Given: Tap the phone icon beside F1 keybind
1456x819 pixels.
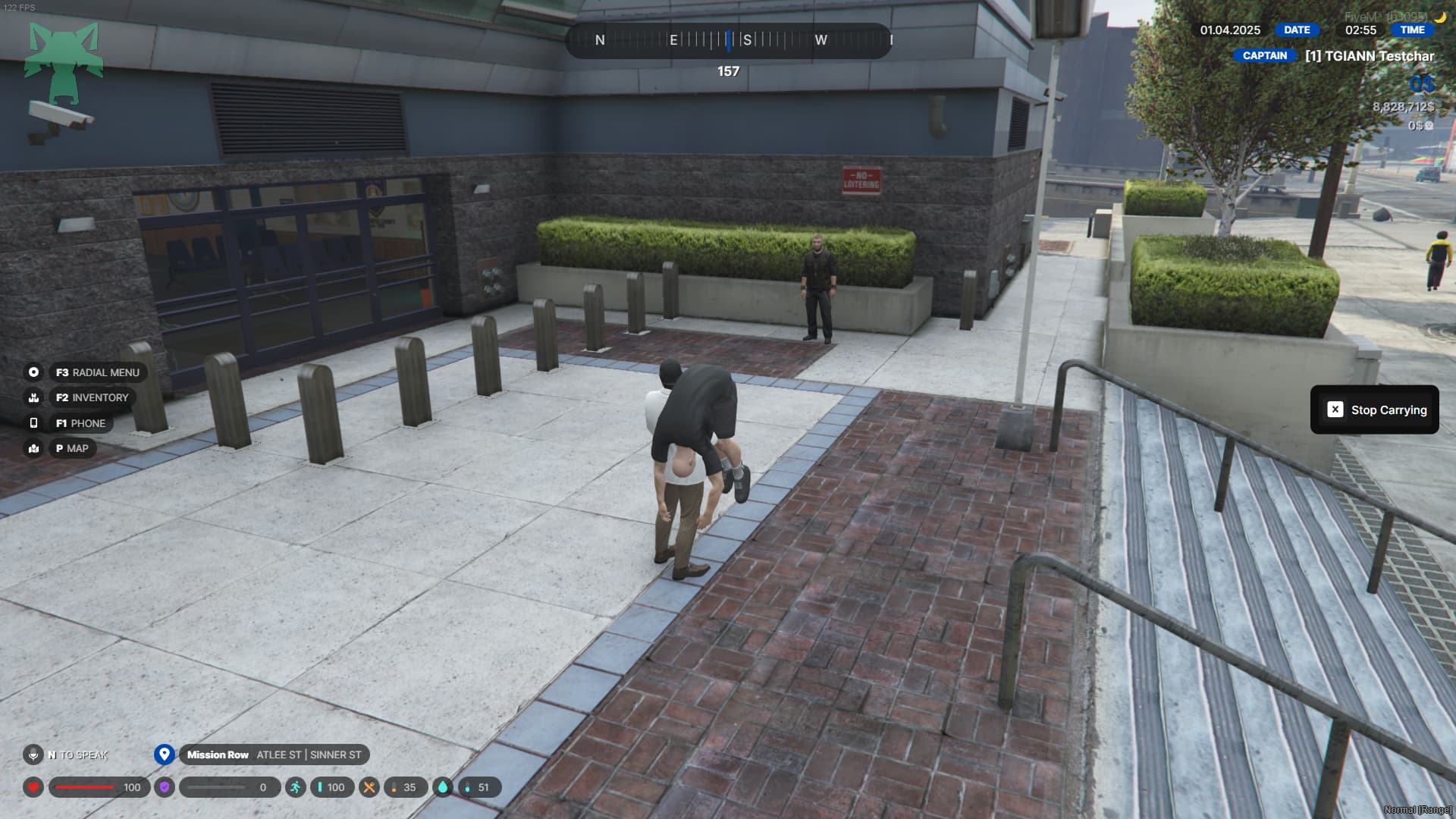Looking at the screenshot, I should click(33, 423).
